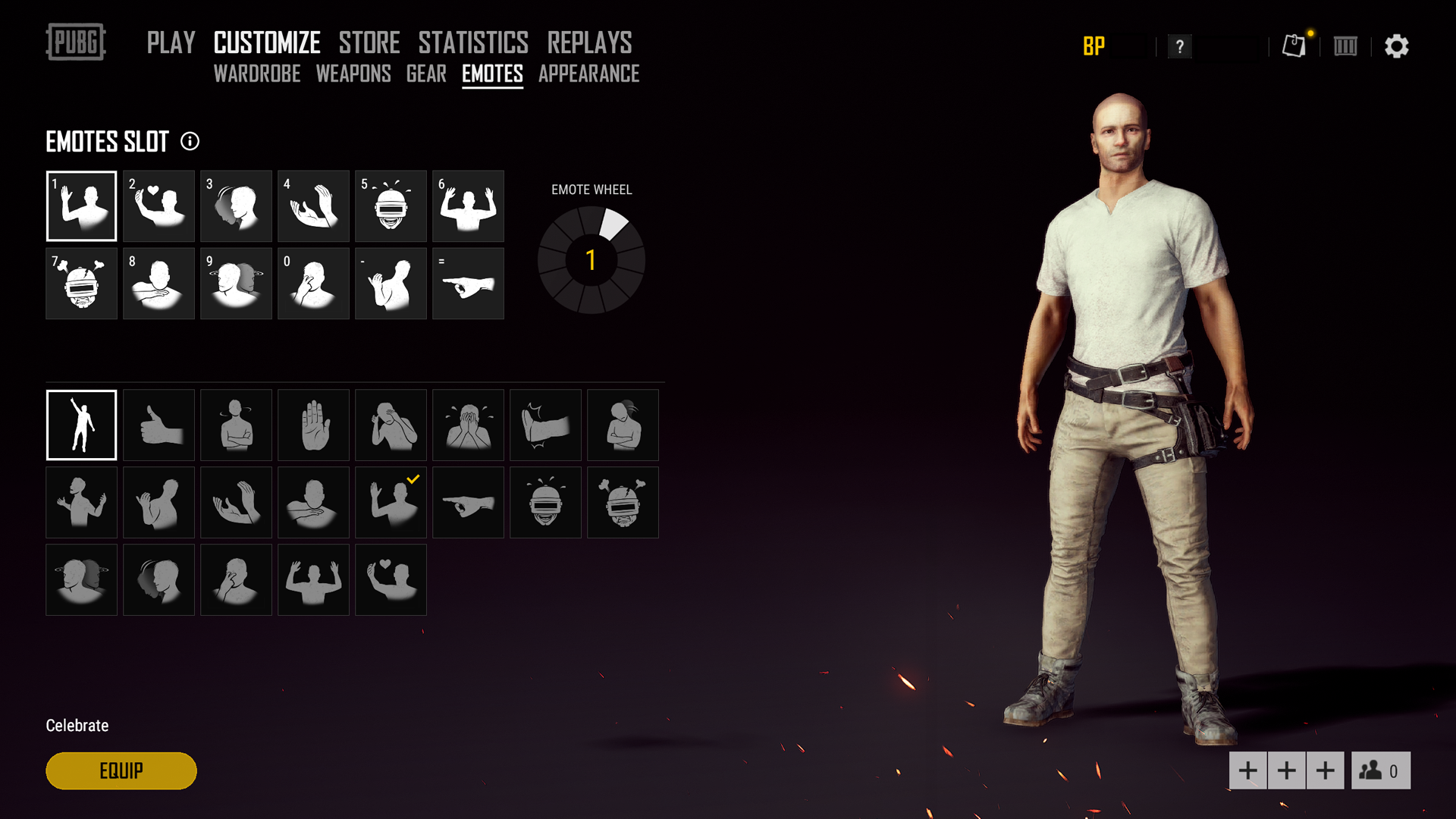
Task: Open the settings gear icon
Action: pyautogui.click(x=1398, y=46)
